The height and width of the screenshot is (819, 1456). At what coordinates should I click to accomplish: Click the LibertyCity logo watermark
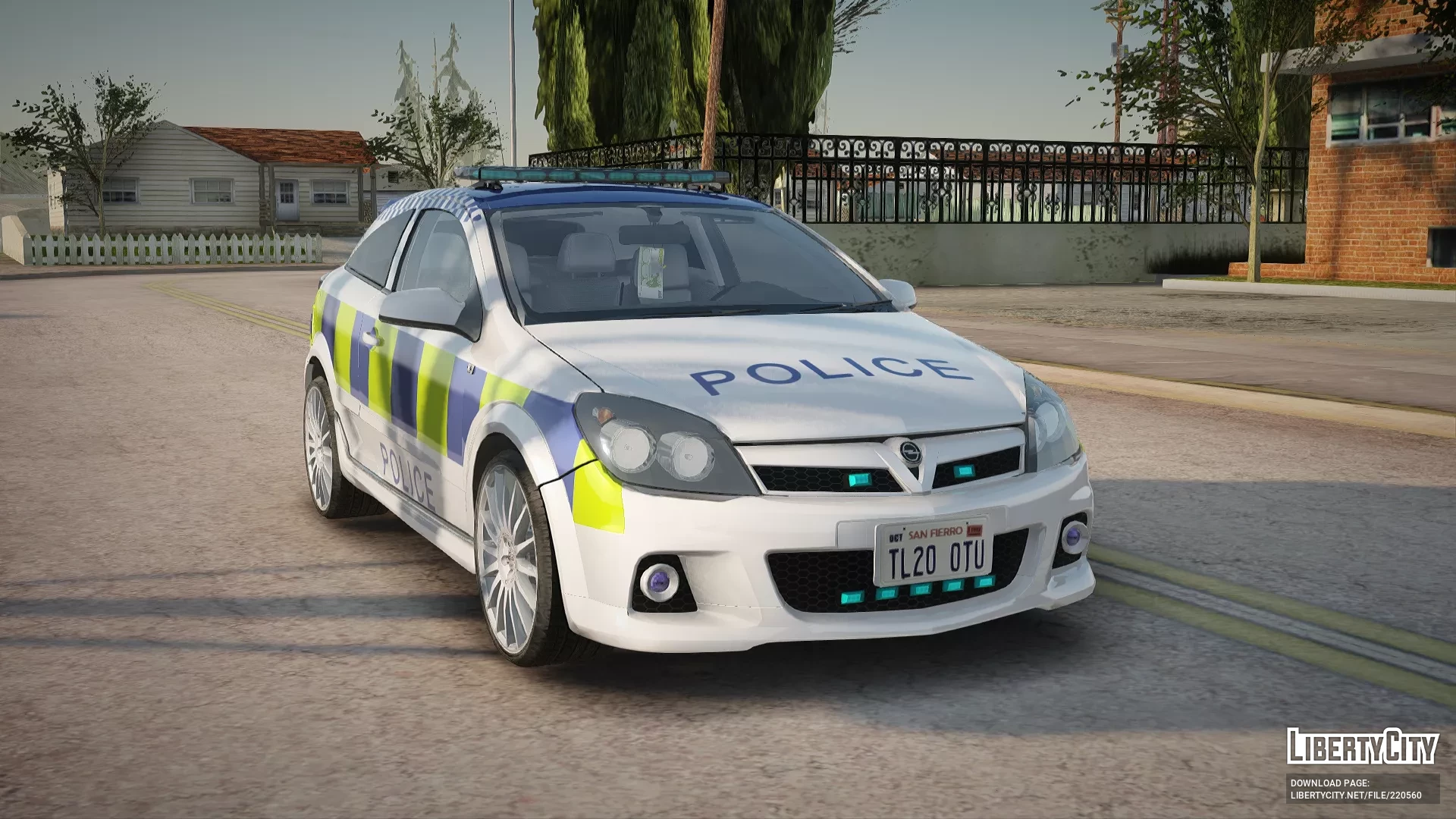pos(1362,746)
